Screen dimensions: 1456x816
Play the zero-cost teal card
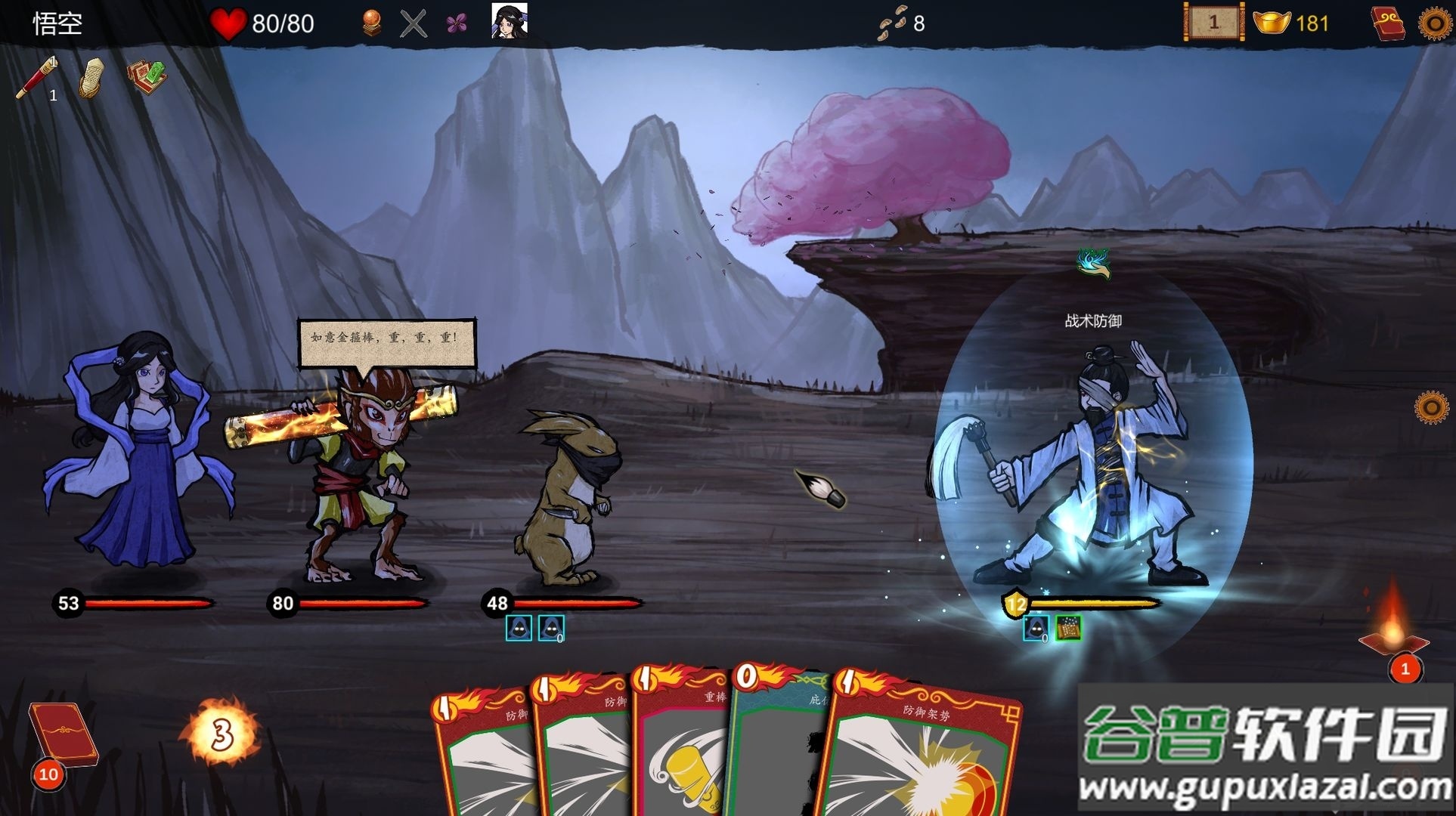click(x=779, y=748)
